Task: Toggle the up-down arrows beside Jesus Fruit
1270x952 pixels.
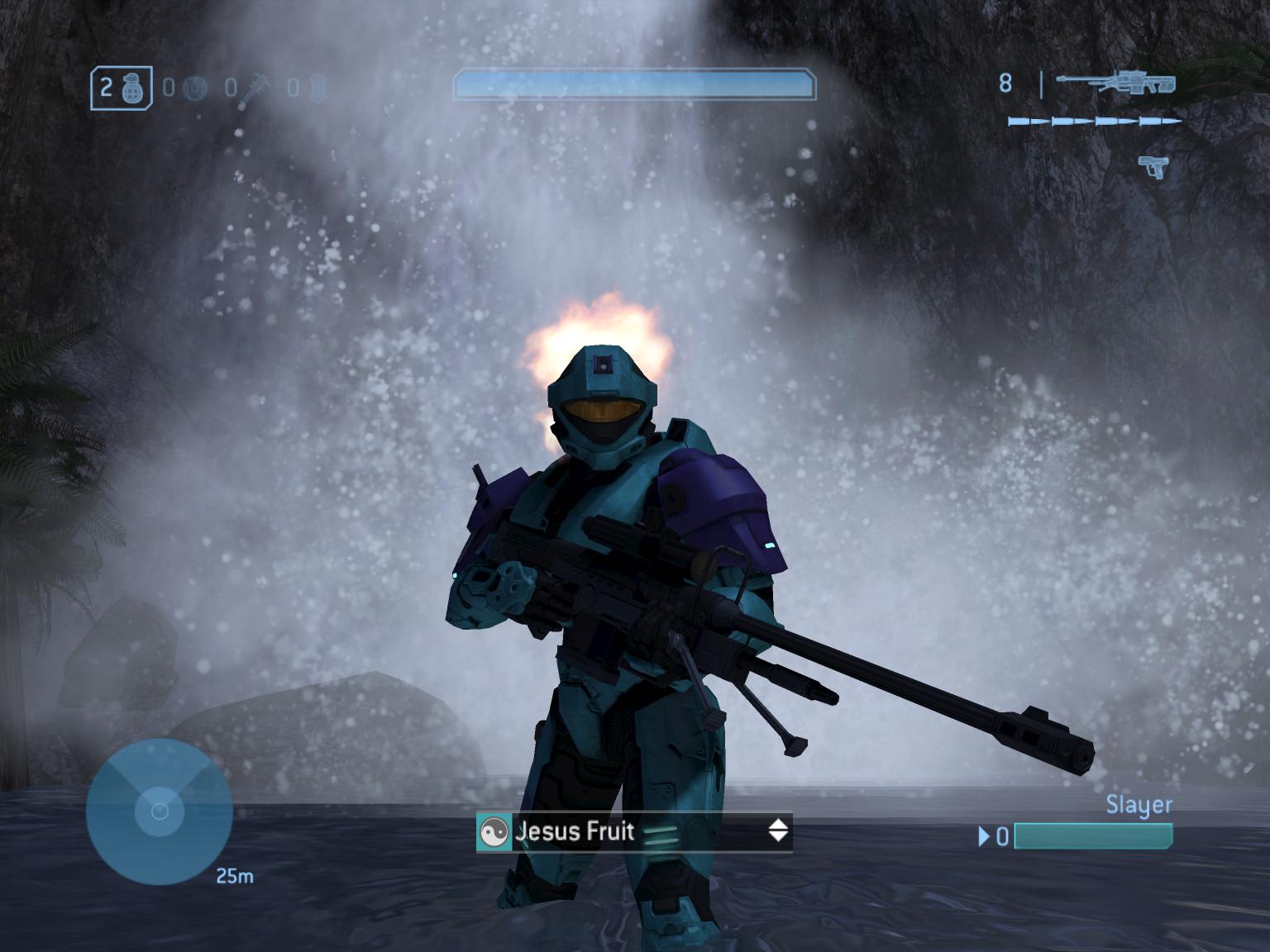Action: click(x=778, y=831)
